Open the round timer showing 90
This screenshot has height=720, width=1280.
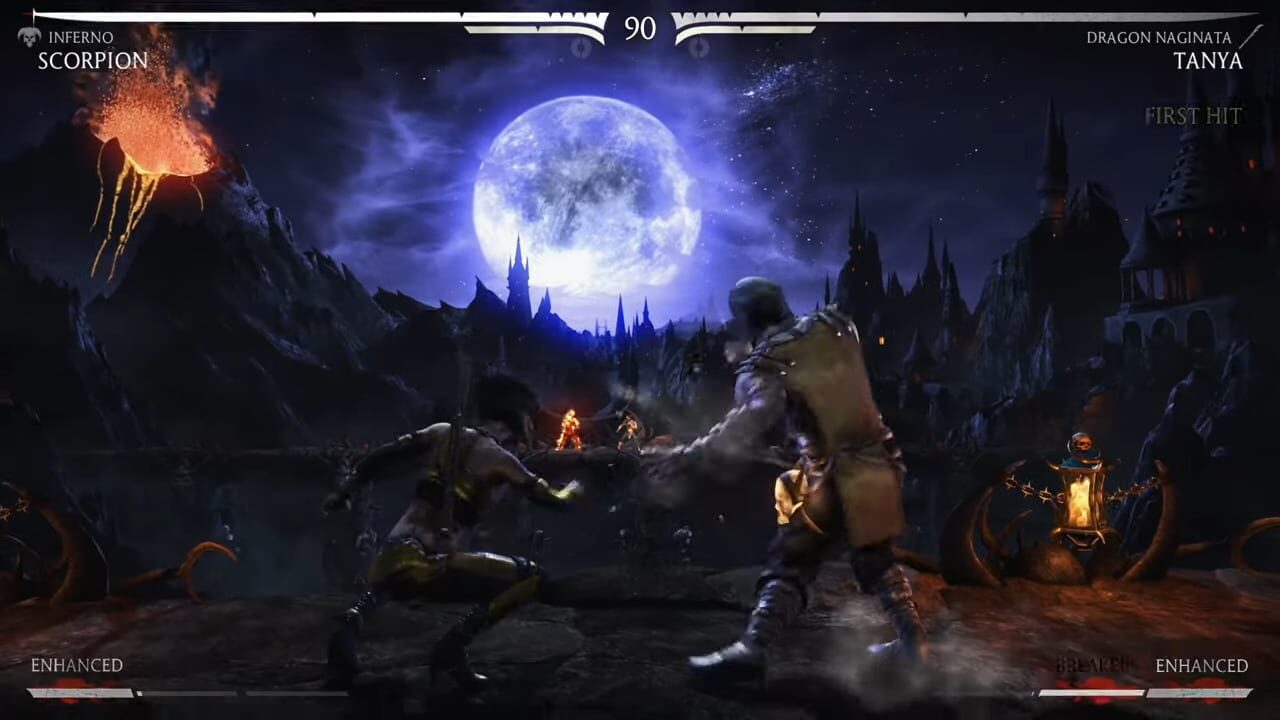[x=640, y=27]
